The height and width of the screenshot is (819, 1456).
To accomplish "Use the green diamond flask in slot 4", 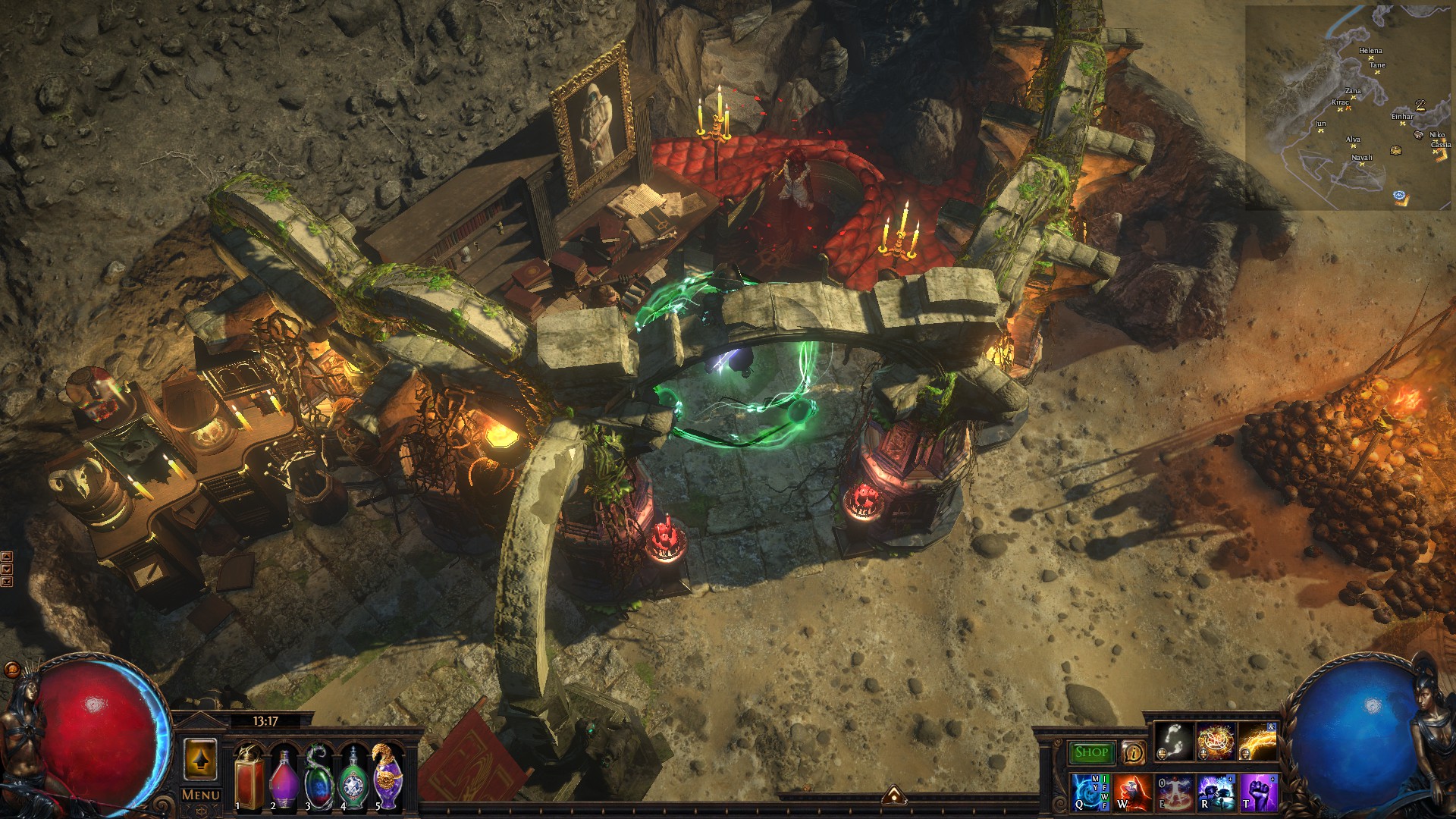I will (x=353, y=777).
